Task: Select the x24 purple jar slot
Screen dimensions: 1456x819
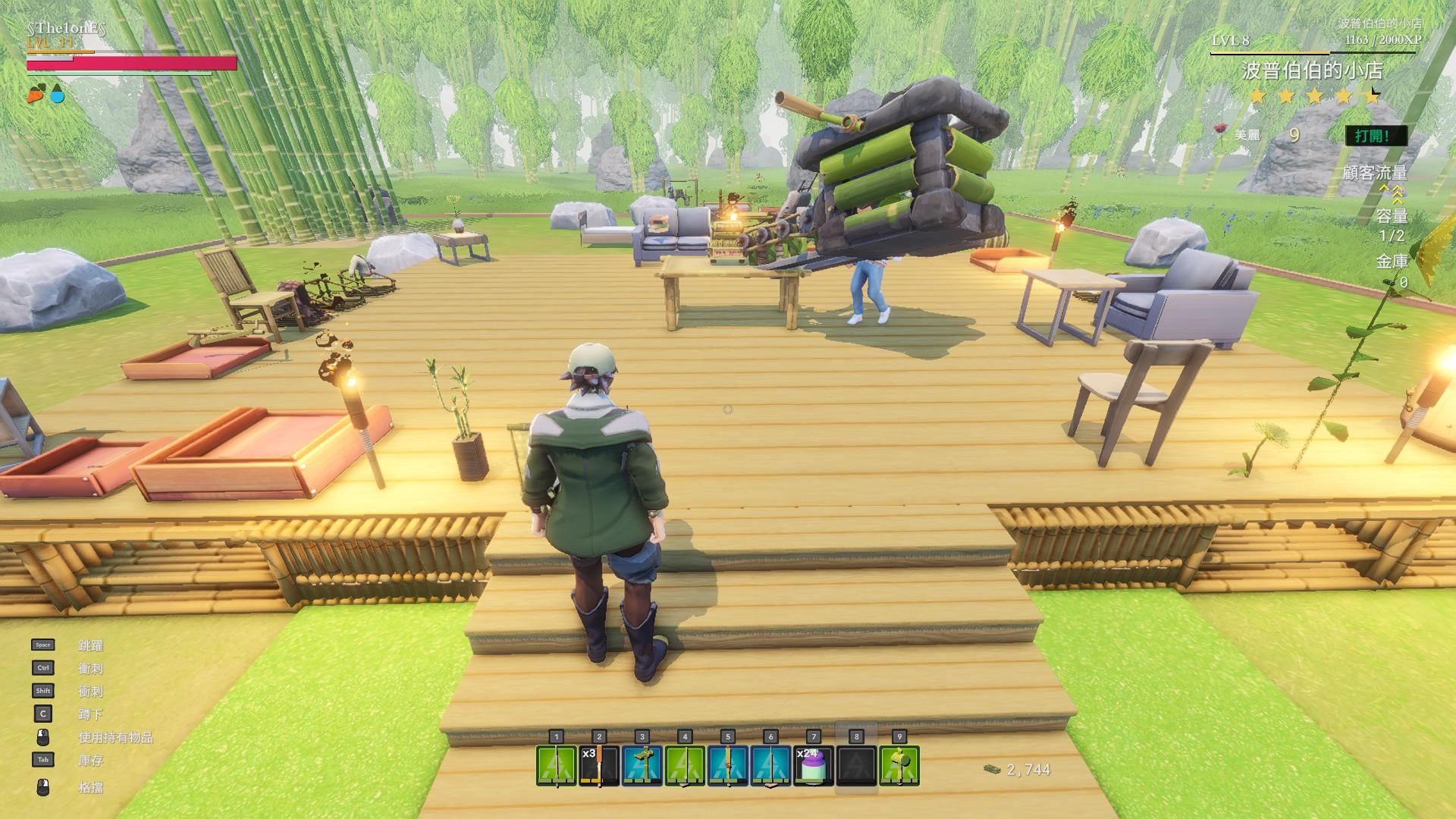Action: click(x=814, y=765)
